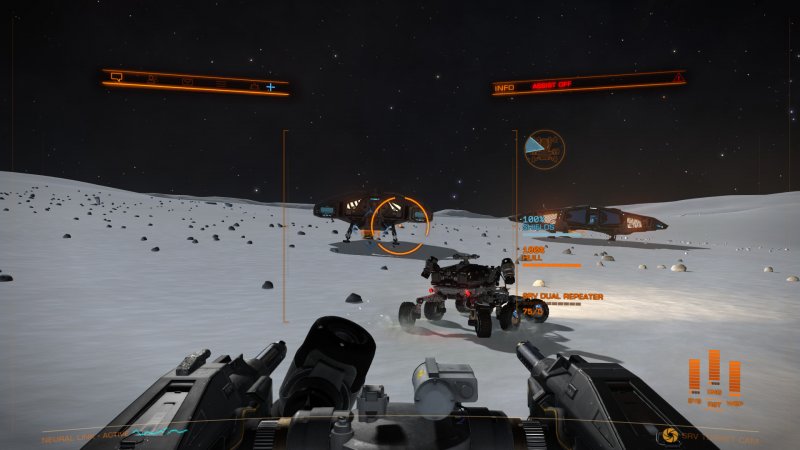This screenshot has width=800, height=450.
Task: Select the circular radar scanner display
Action: click(x=544, y=148)
